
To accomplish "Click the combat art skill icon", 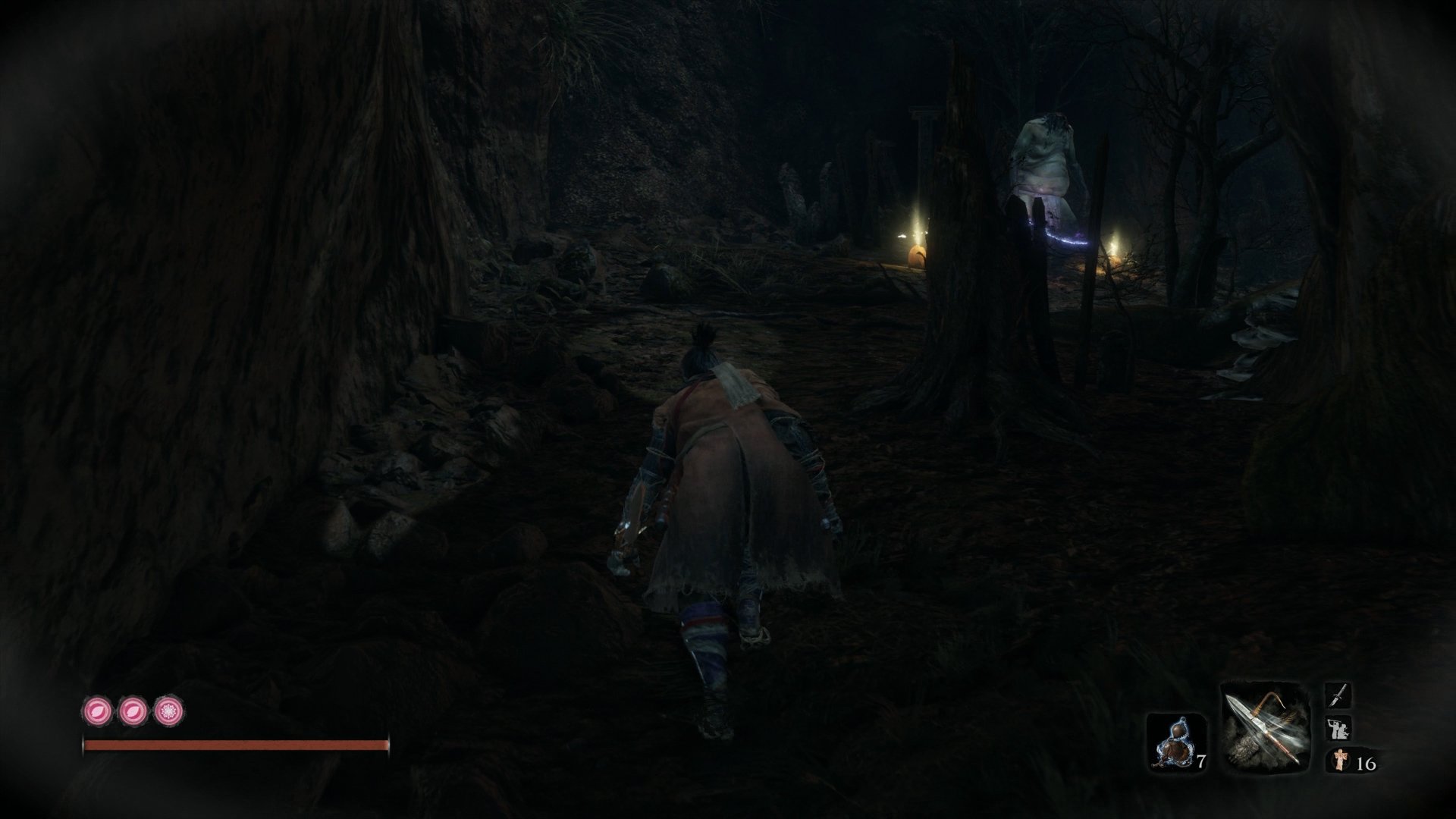I will click(x=1338, y=729).
